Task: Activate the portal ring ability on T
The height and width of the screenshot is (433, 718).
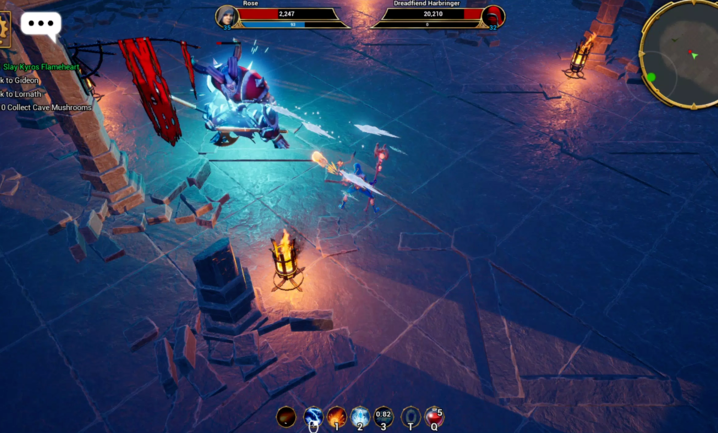Action: tap(410, 416)
